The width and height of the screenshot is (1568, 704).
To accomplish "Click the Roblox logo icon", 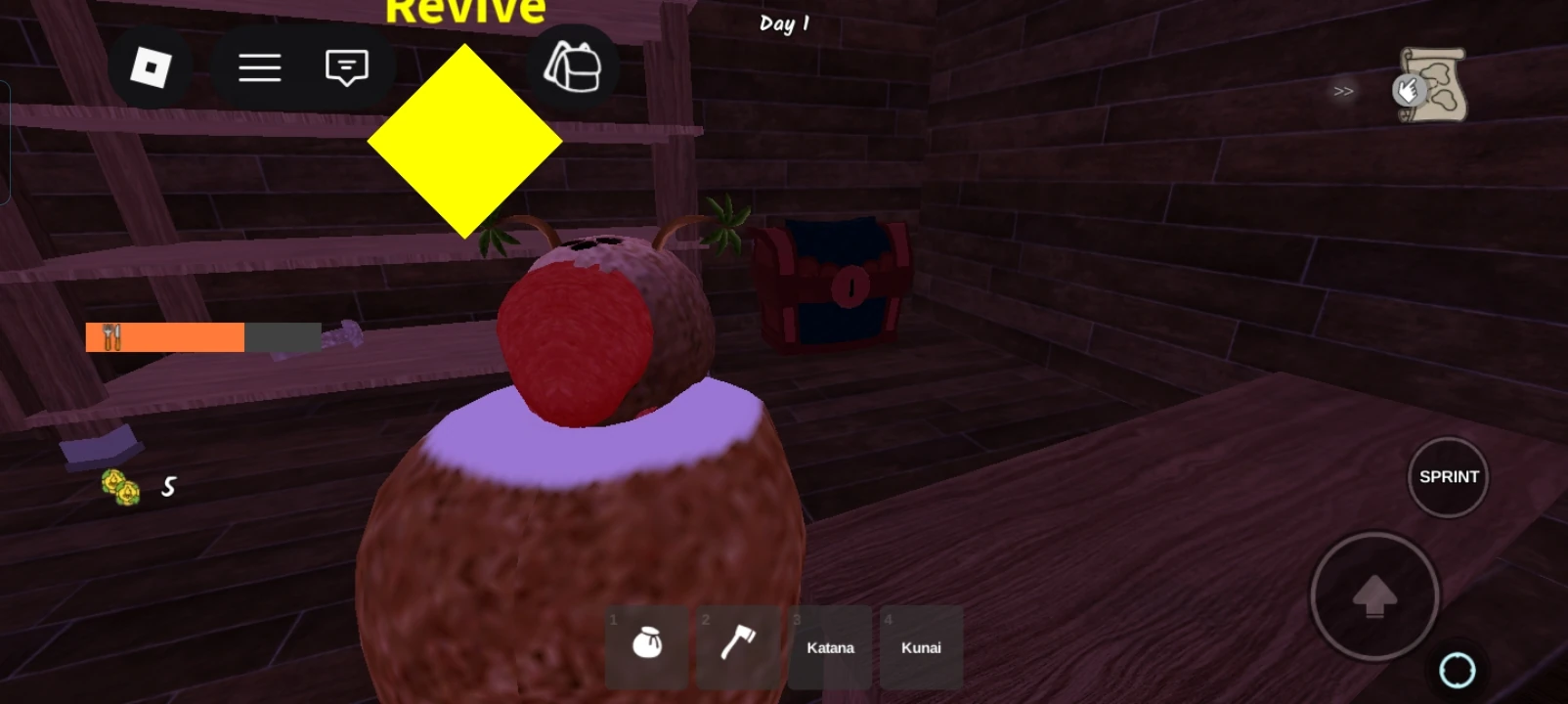I will [152, 66].
